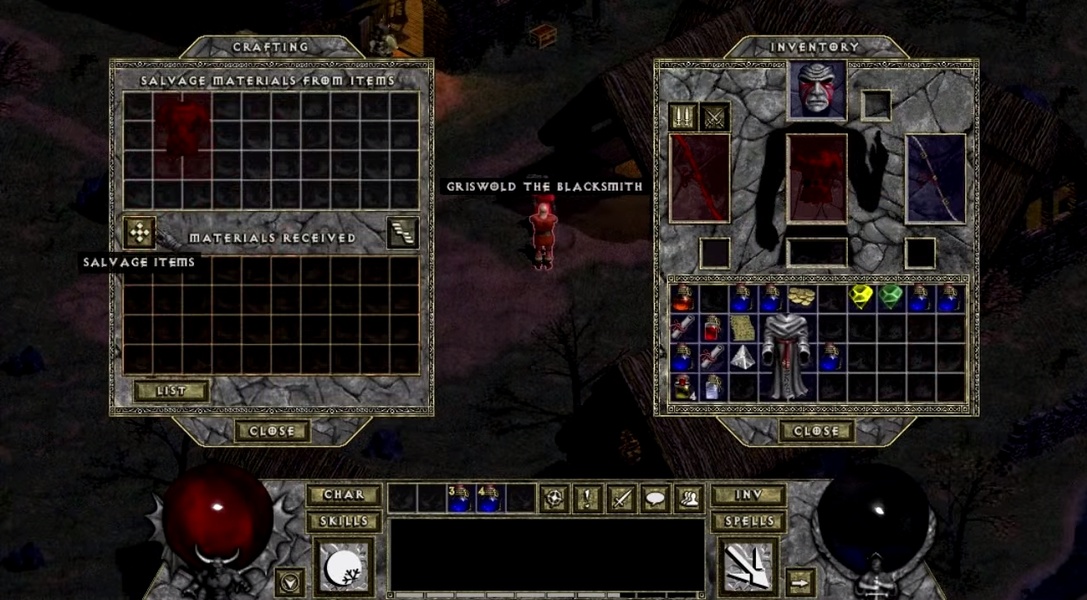Screen dimensions: 1087x600
Task: Pick the green gem in inventory
Action: pyautogui.click(x=890, y=297)
